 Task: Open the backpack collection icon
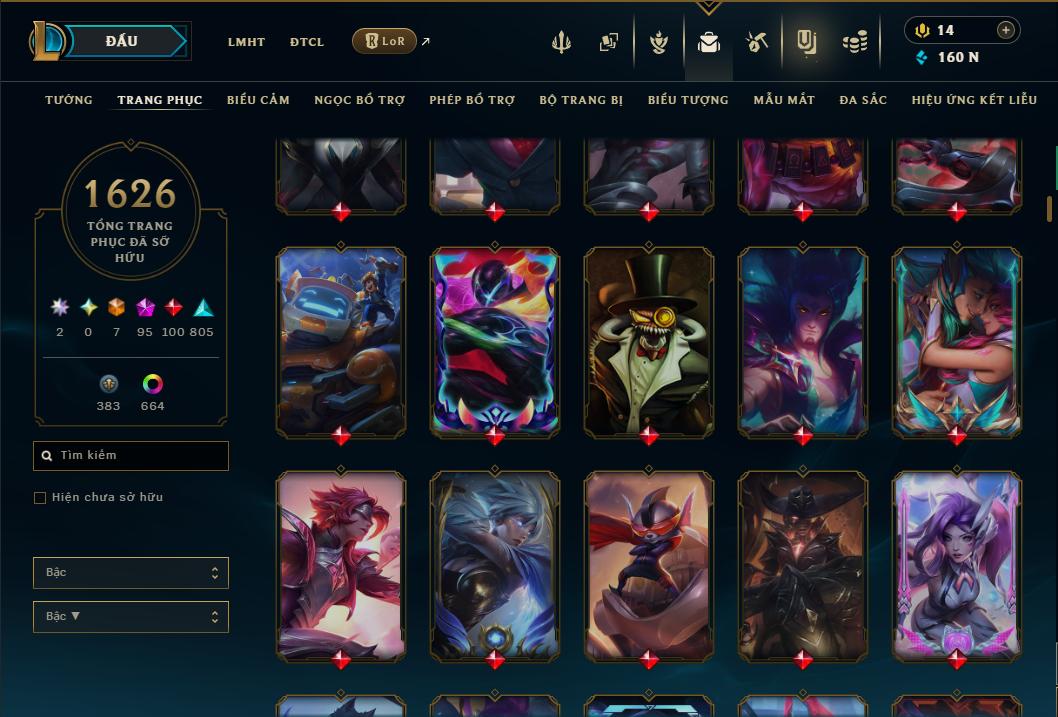[709, 42]
